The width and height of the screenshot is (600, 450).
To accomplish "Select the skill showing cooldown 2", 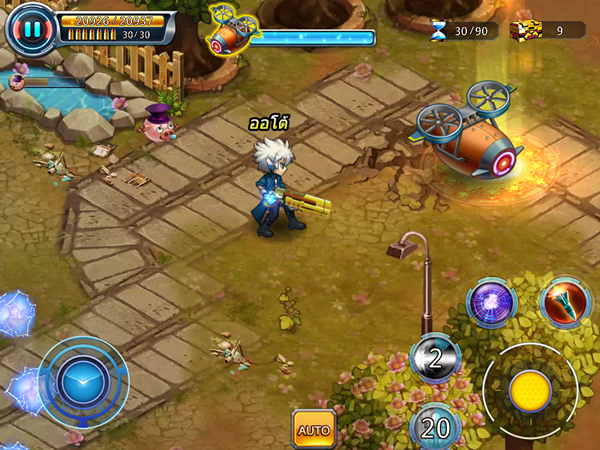I will pos(436,357).
